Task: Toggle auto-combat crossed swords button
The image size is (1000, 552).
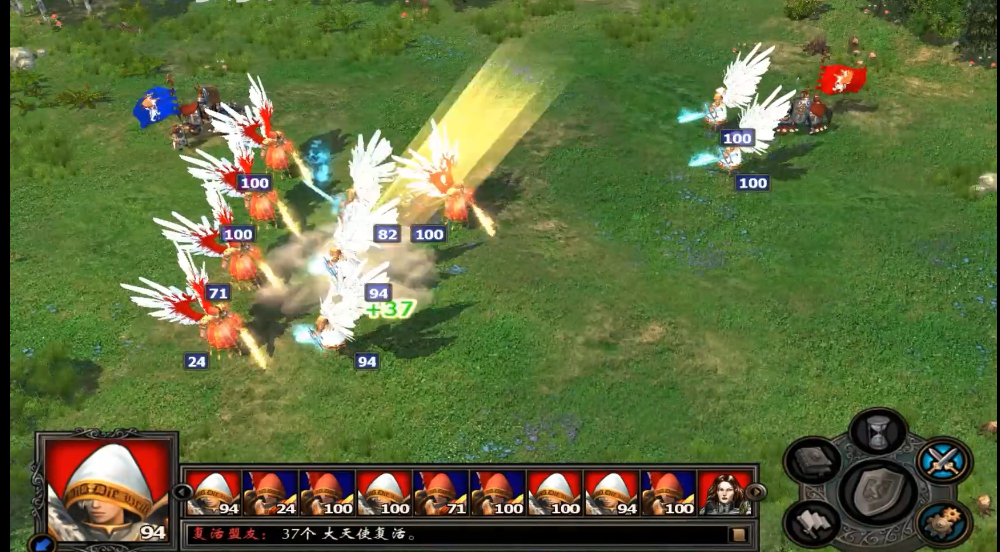Action: tap(944, 461)
